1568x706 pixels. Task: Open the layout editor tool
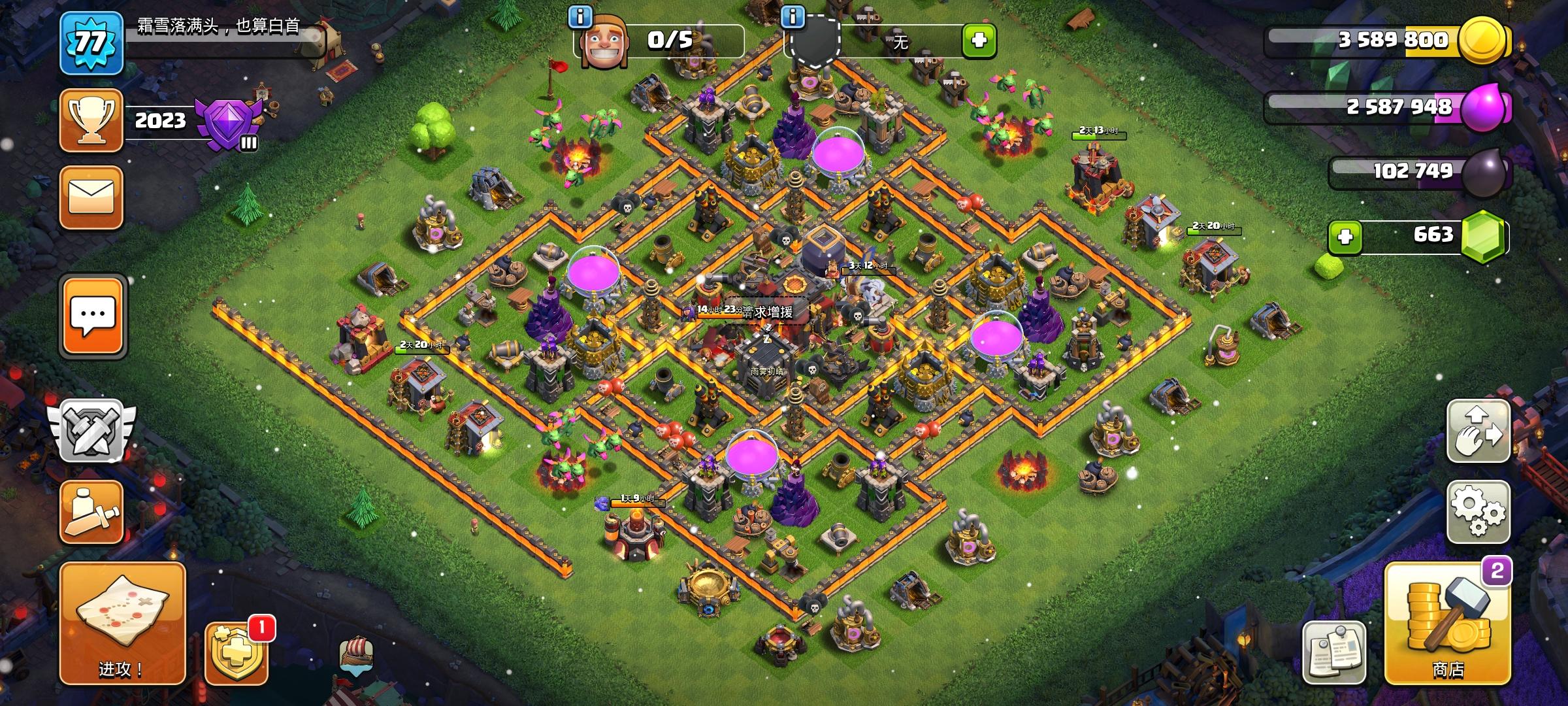point(91,513)
